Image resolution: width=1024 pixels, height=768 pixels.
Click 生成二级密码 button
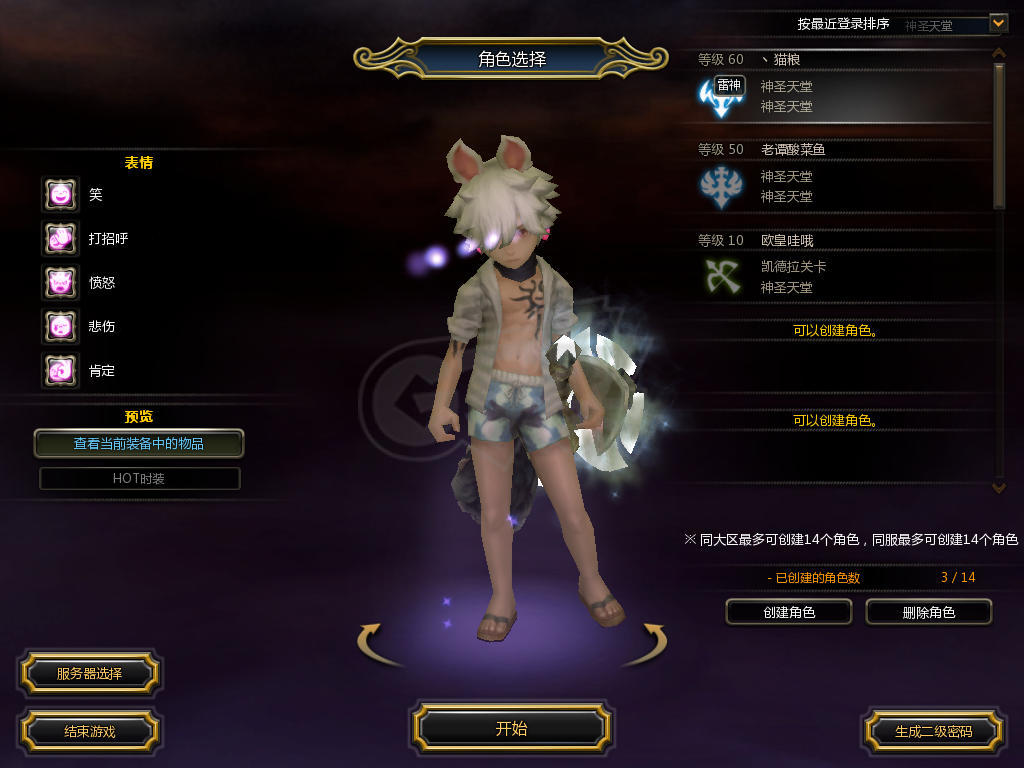coord(933,732)
